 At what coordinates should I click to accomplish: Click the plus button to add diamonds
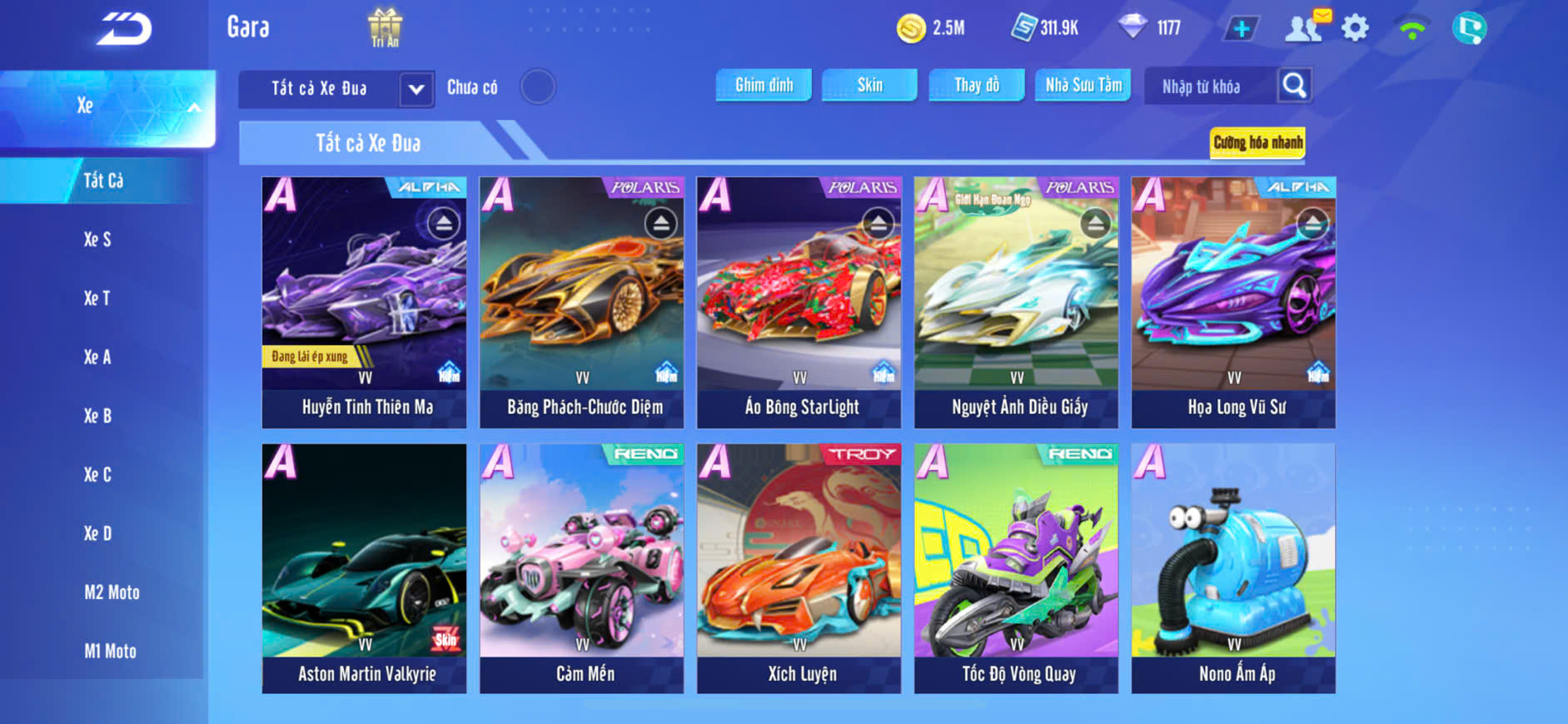(1241, 29)
